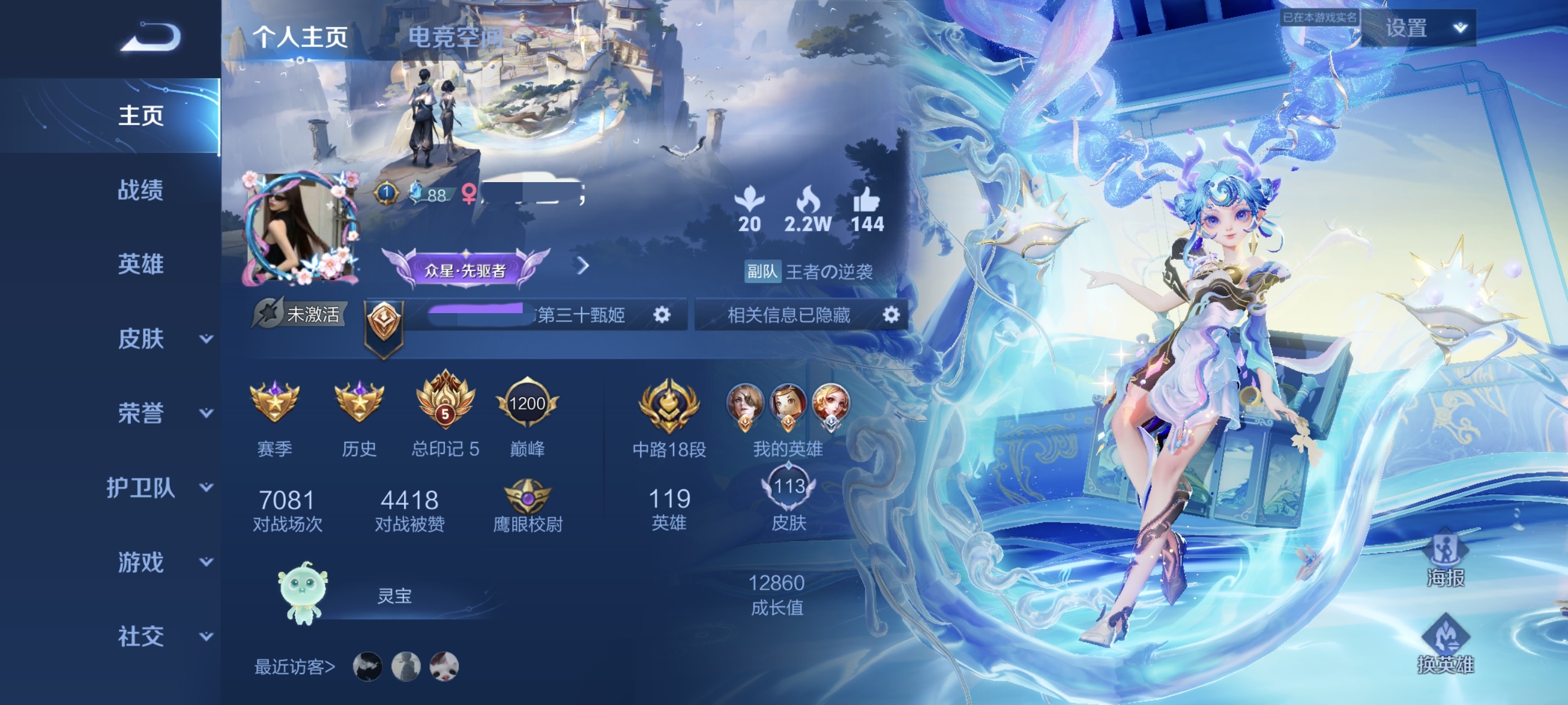Open the 中路18段 lane rank badge

click(669, 405)
